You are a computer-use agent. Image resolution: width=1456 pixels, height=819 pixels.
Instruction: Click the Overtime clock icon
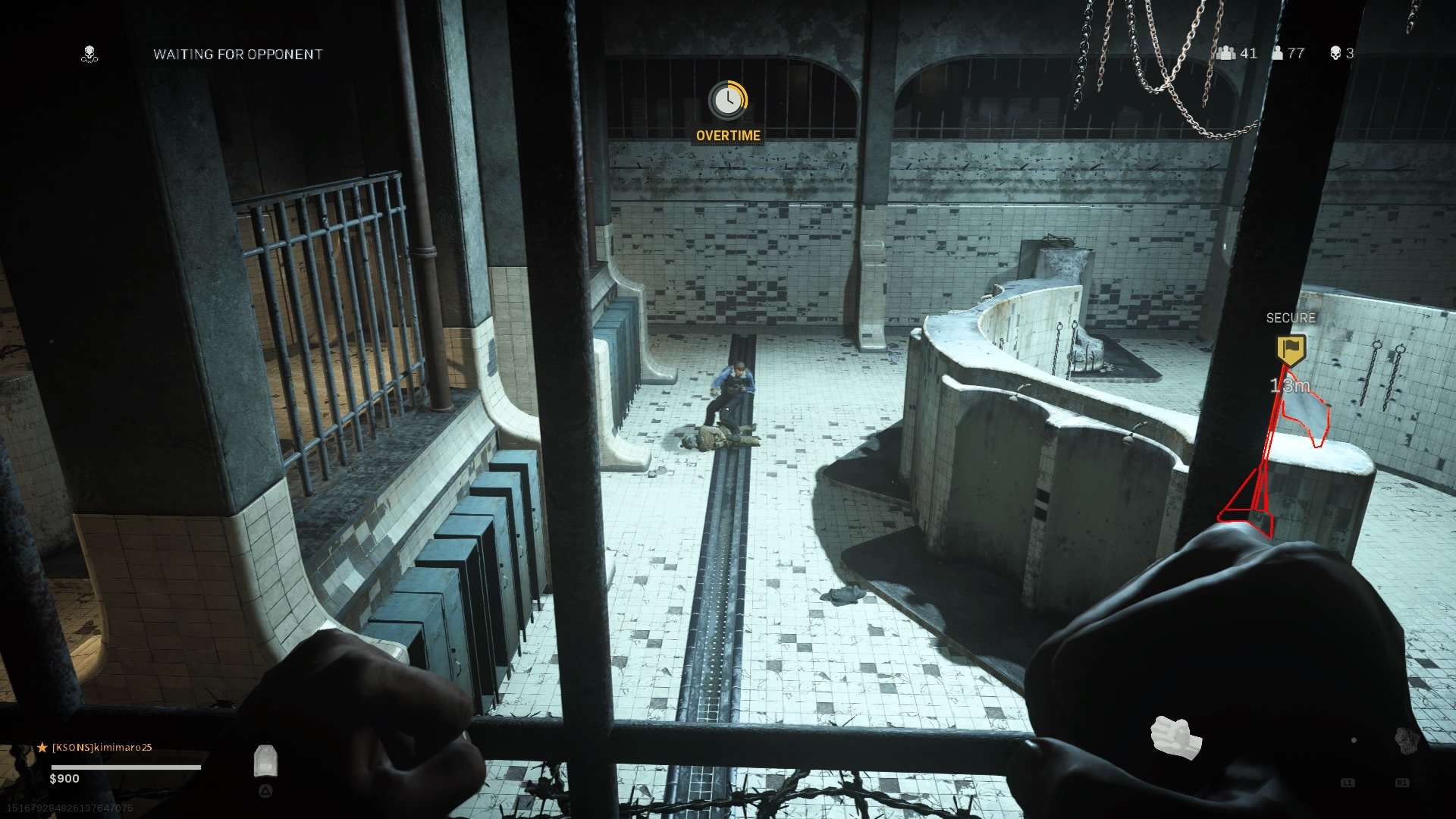pyautogui.click(x=728, y=100)
